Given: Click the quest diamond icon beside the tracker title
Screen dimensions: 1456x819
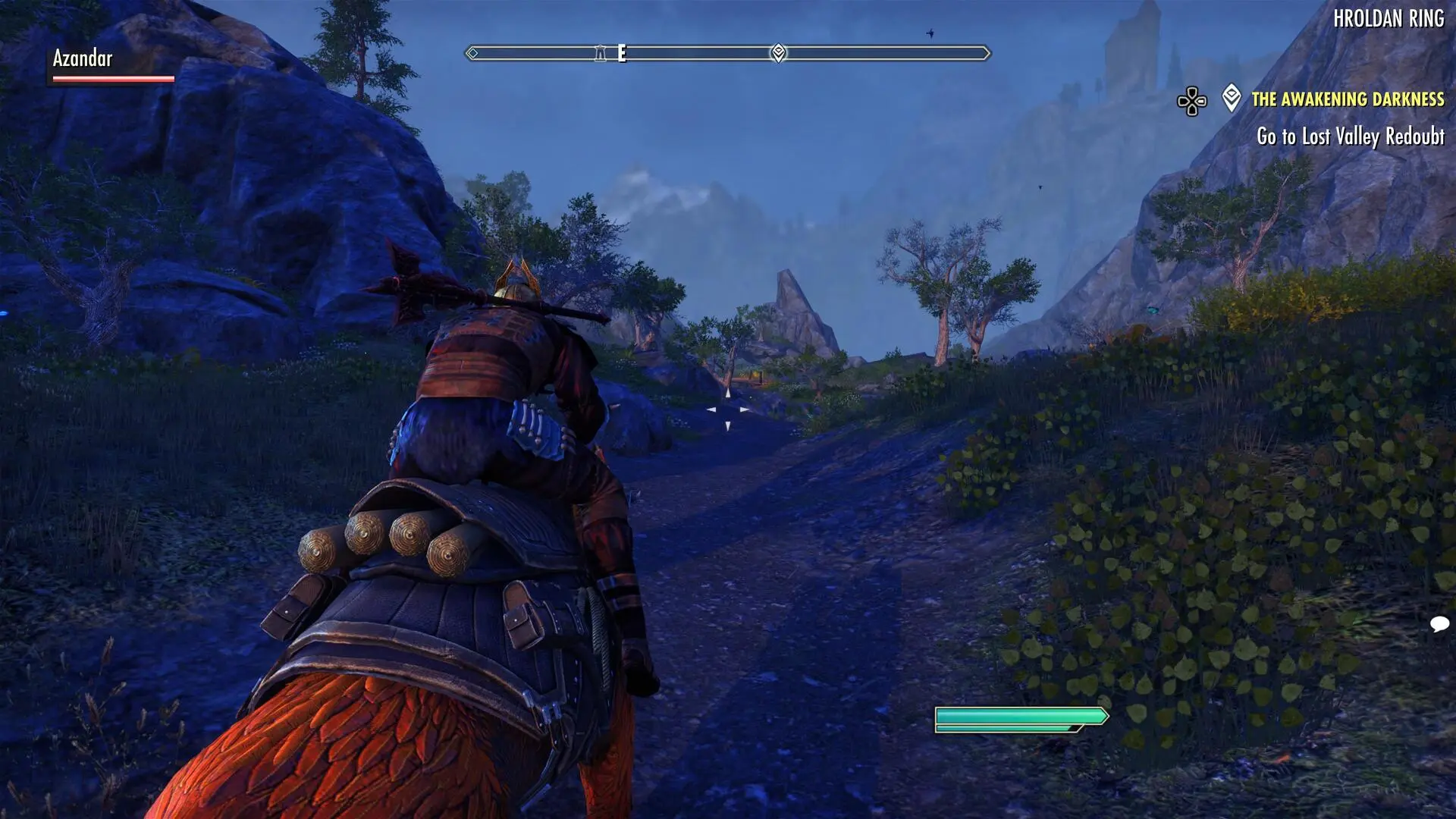Looking at the screenshot, I should [1232, 99].
